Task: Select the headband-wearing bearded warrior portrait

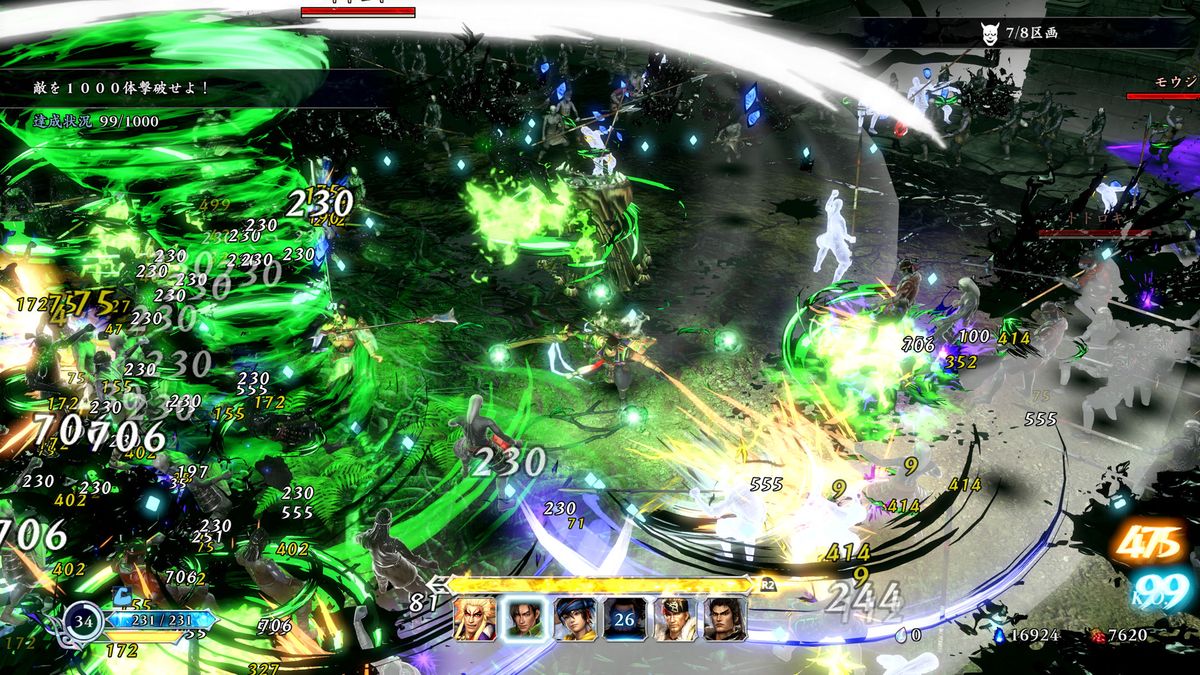Action: coord(675,619)
